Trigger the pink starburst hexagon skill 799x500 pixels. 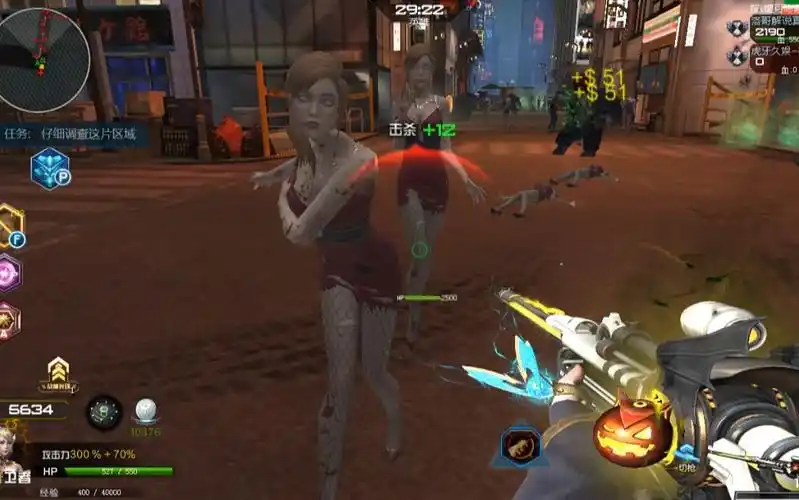8,320
